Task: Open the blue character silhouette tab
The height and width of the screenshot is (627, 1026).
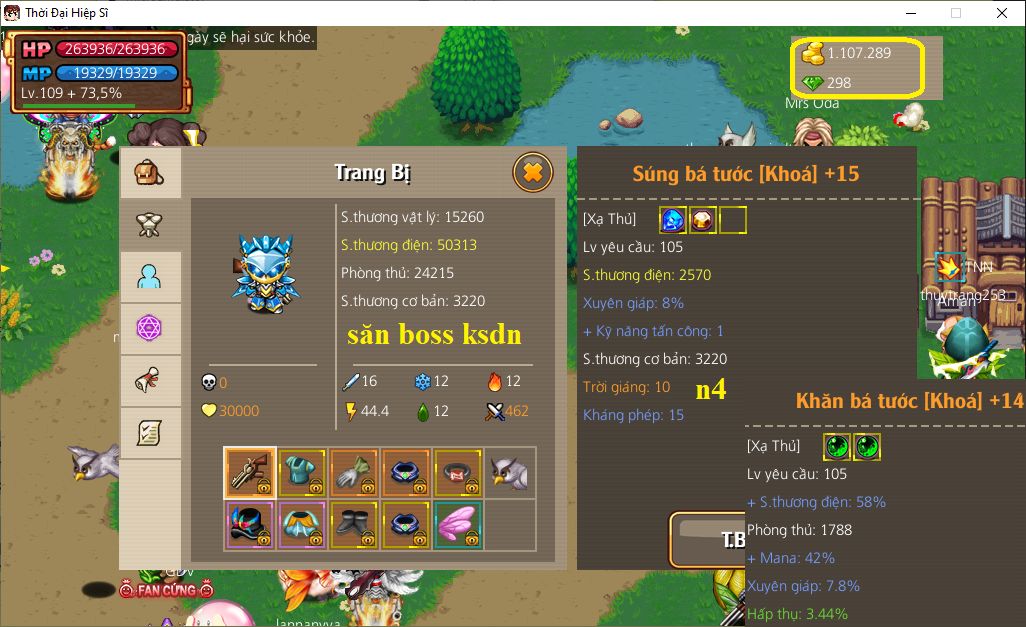Action: pyautogui.click(x=150, y=277)
